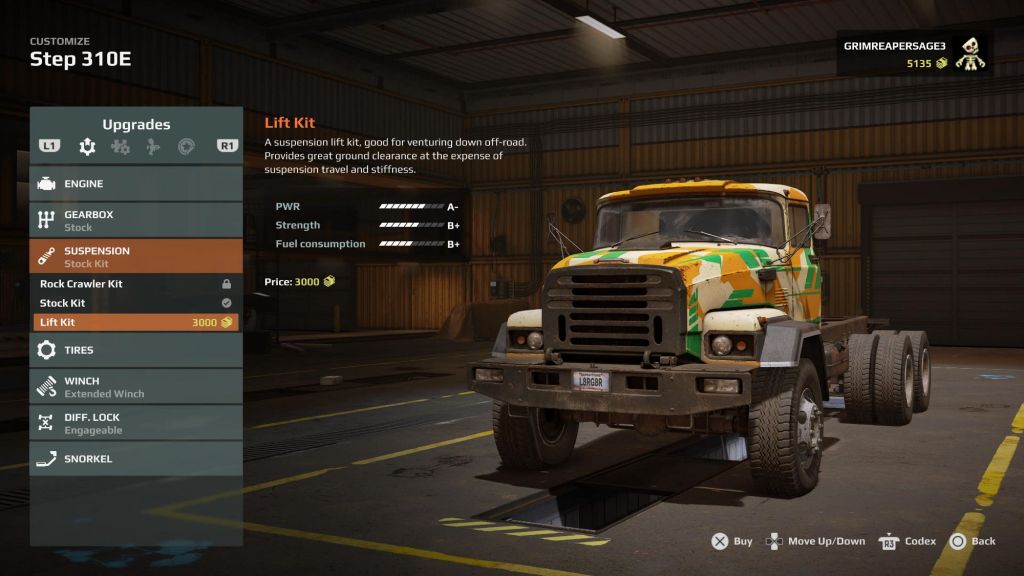The width and height of the screenshot is (1024, 576).
Task: Pick the Lift Kit for 3000
Action: 136,322
